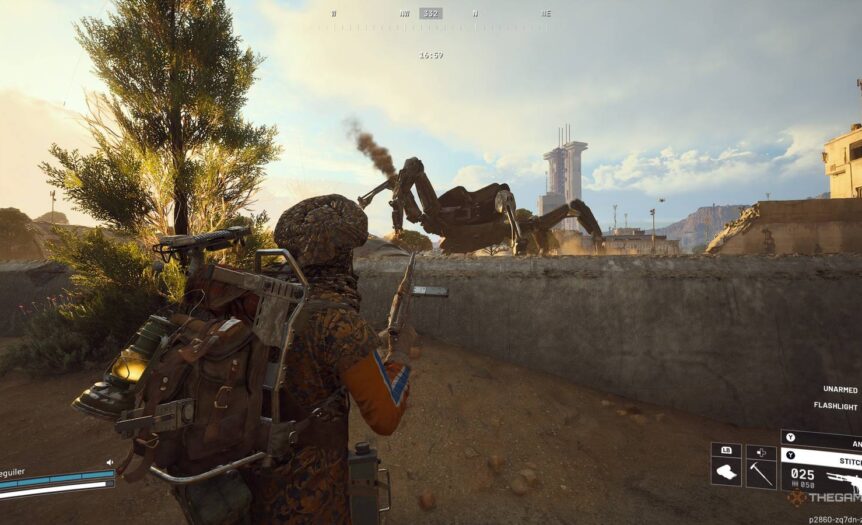862x525 pixels.
Task: Select the hammer tool slot
Action: tap(761, 473)
